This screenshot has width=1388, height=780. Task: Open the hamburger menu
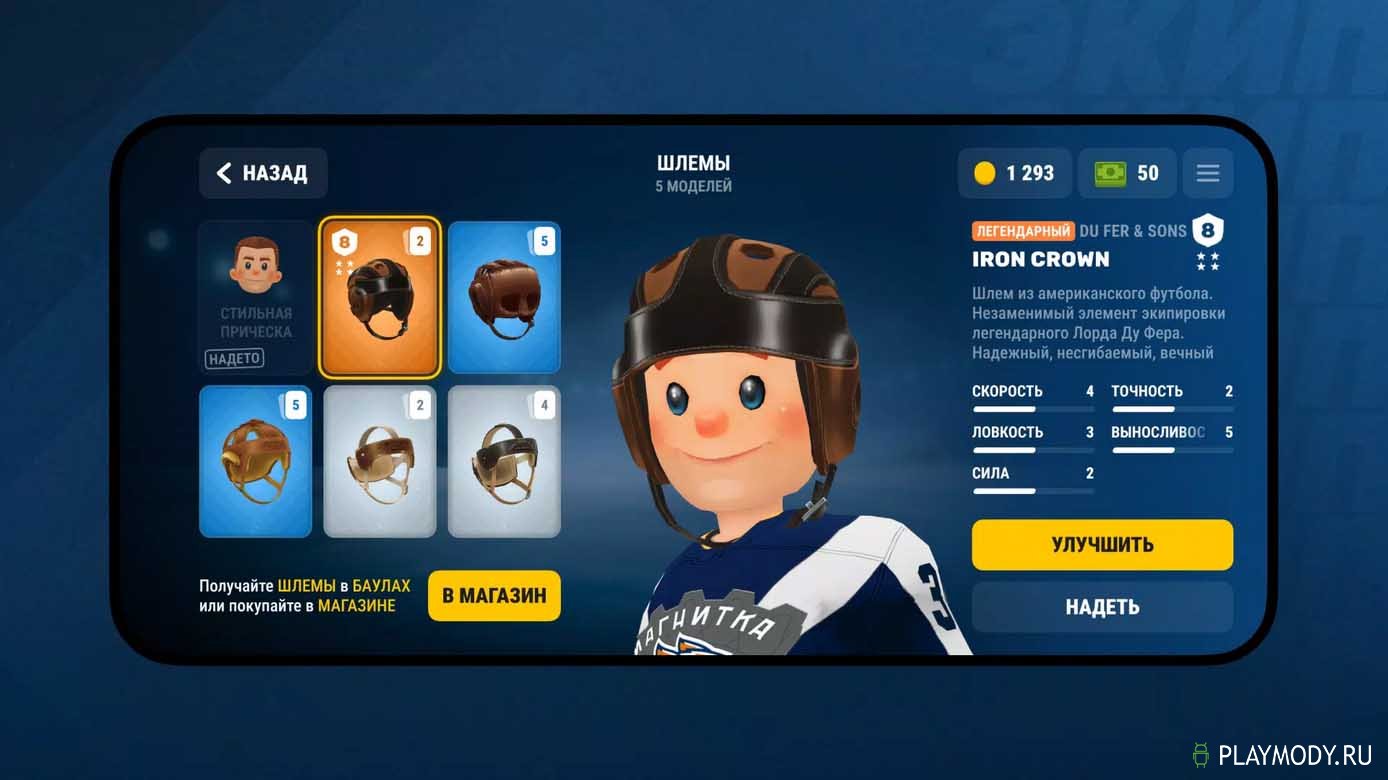click(x=1207, y=173)
